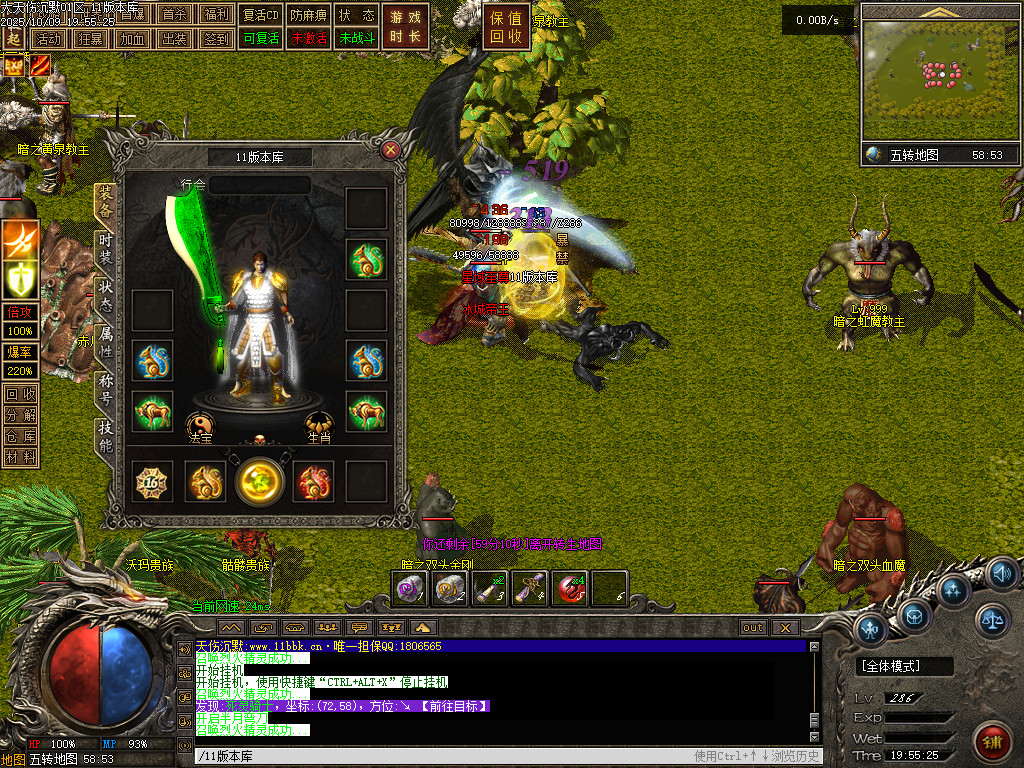Screen dimensions: 1024x768
Task: Open the 保值回收 button
Action: pos(507,27)
